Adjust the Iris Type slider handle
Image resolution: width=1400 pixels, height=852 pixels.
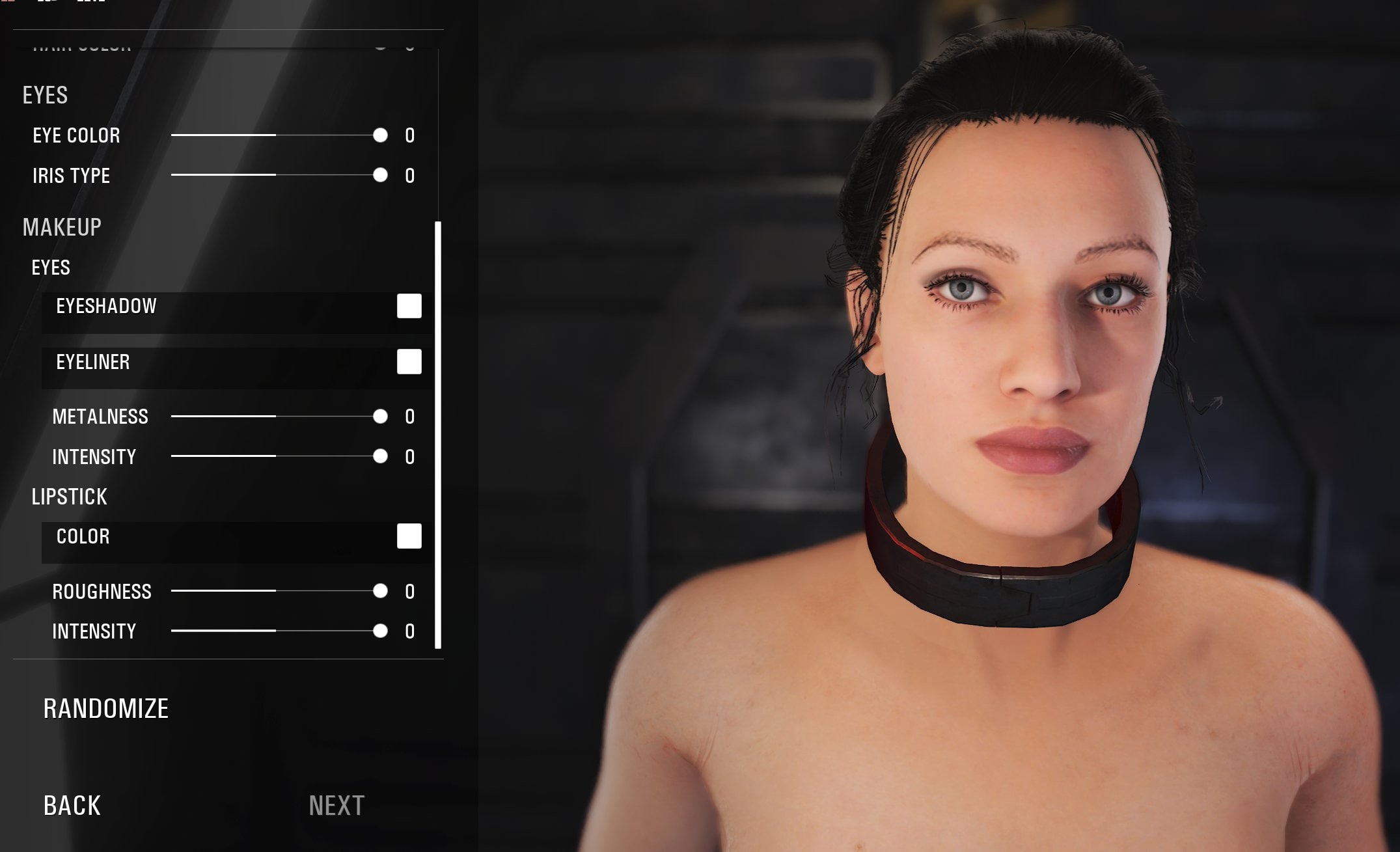coord(380,175)
